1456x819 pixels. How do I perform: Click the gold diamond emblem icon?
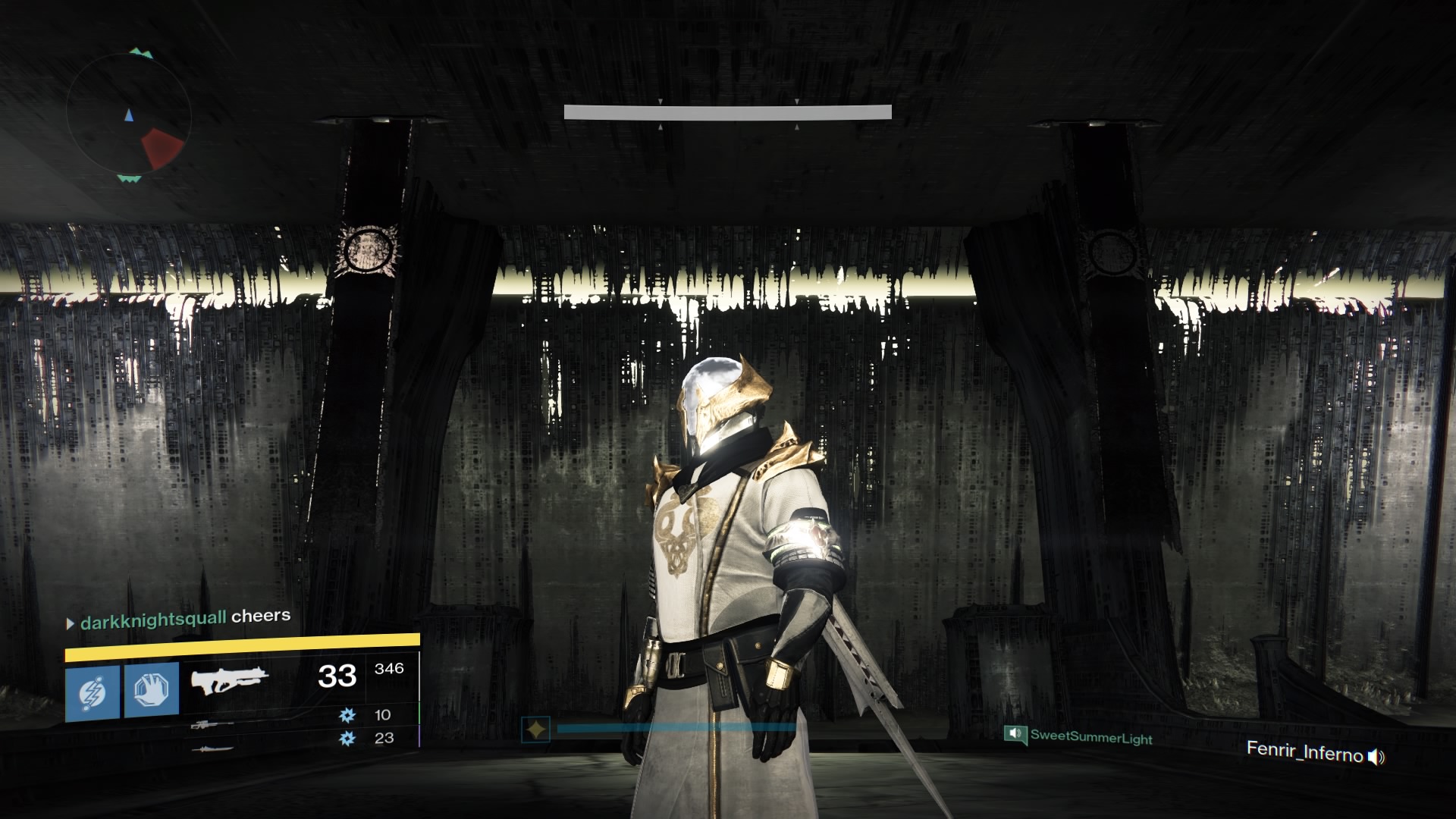pyautogui.click(x=536, y=730)
